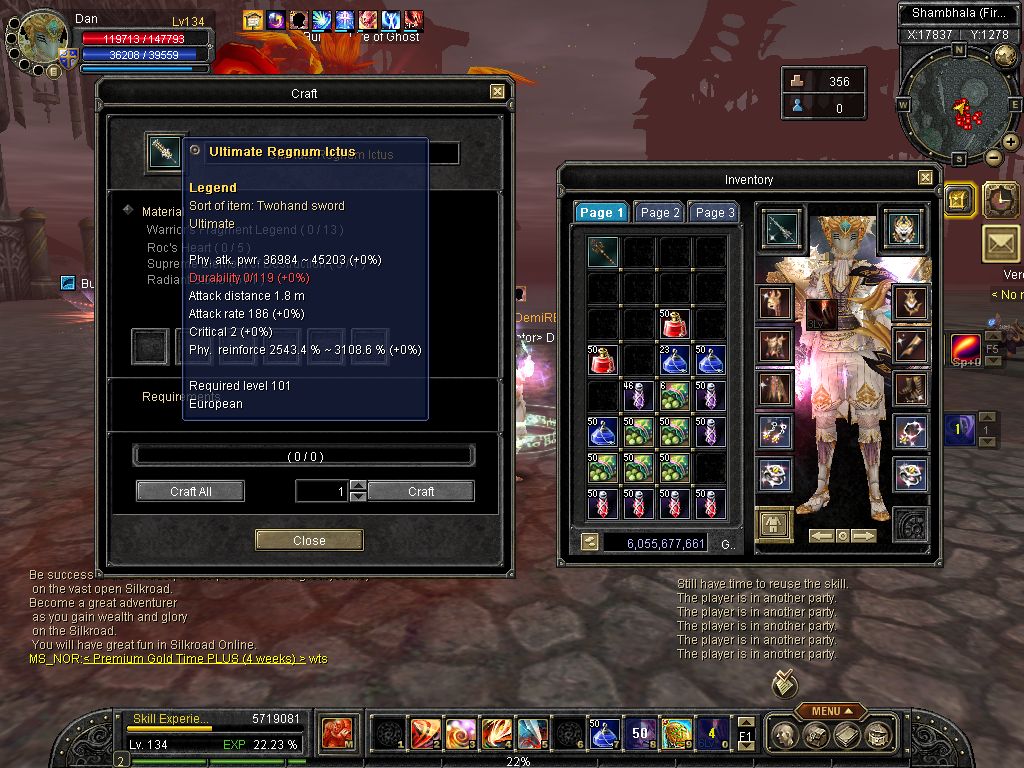
Task: Zoom out the minimap
Action: 994,157
